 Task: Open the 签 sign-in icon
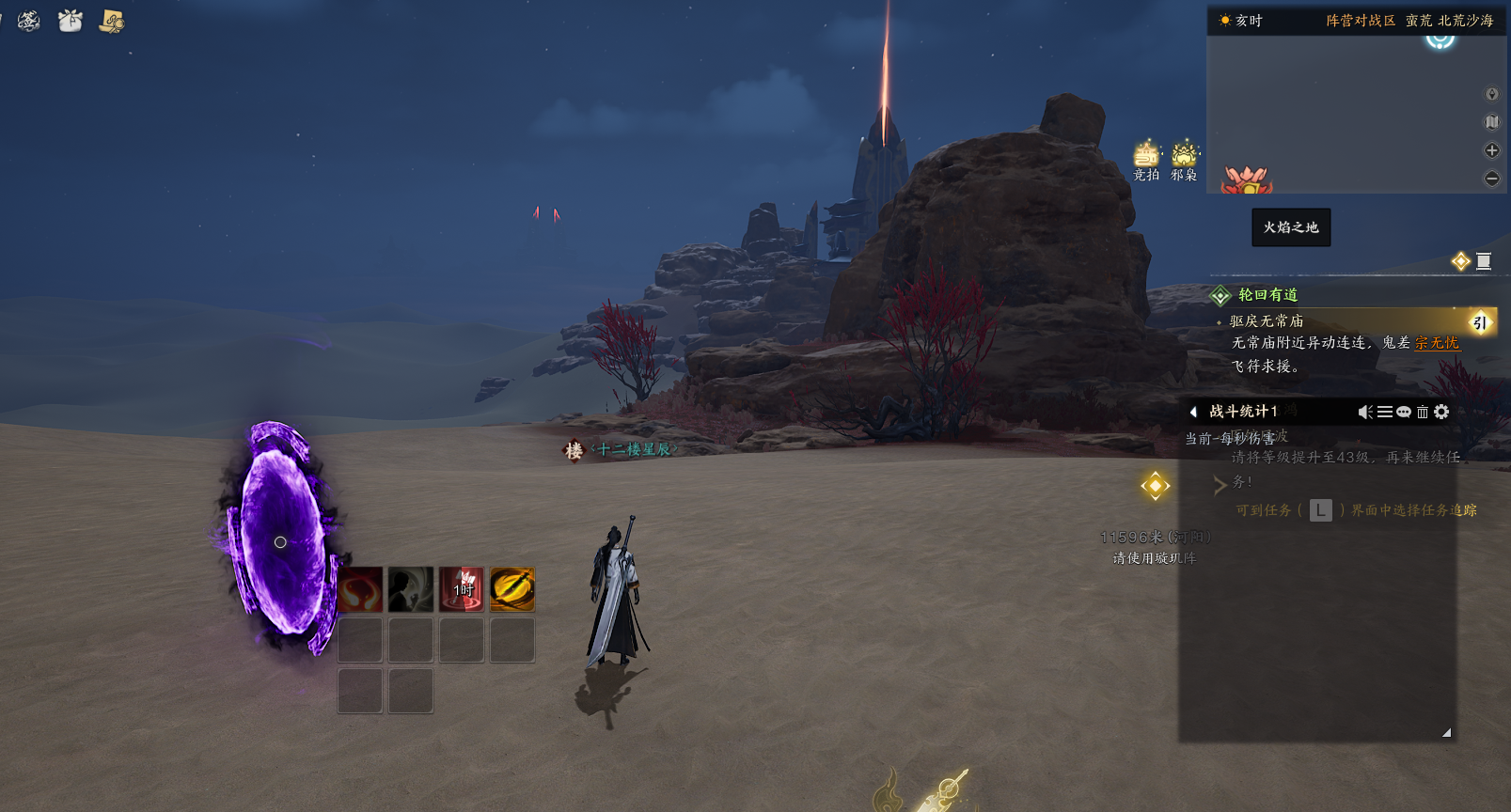[x=28, y=20]
